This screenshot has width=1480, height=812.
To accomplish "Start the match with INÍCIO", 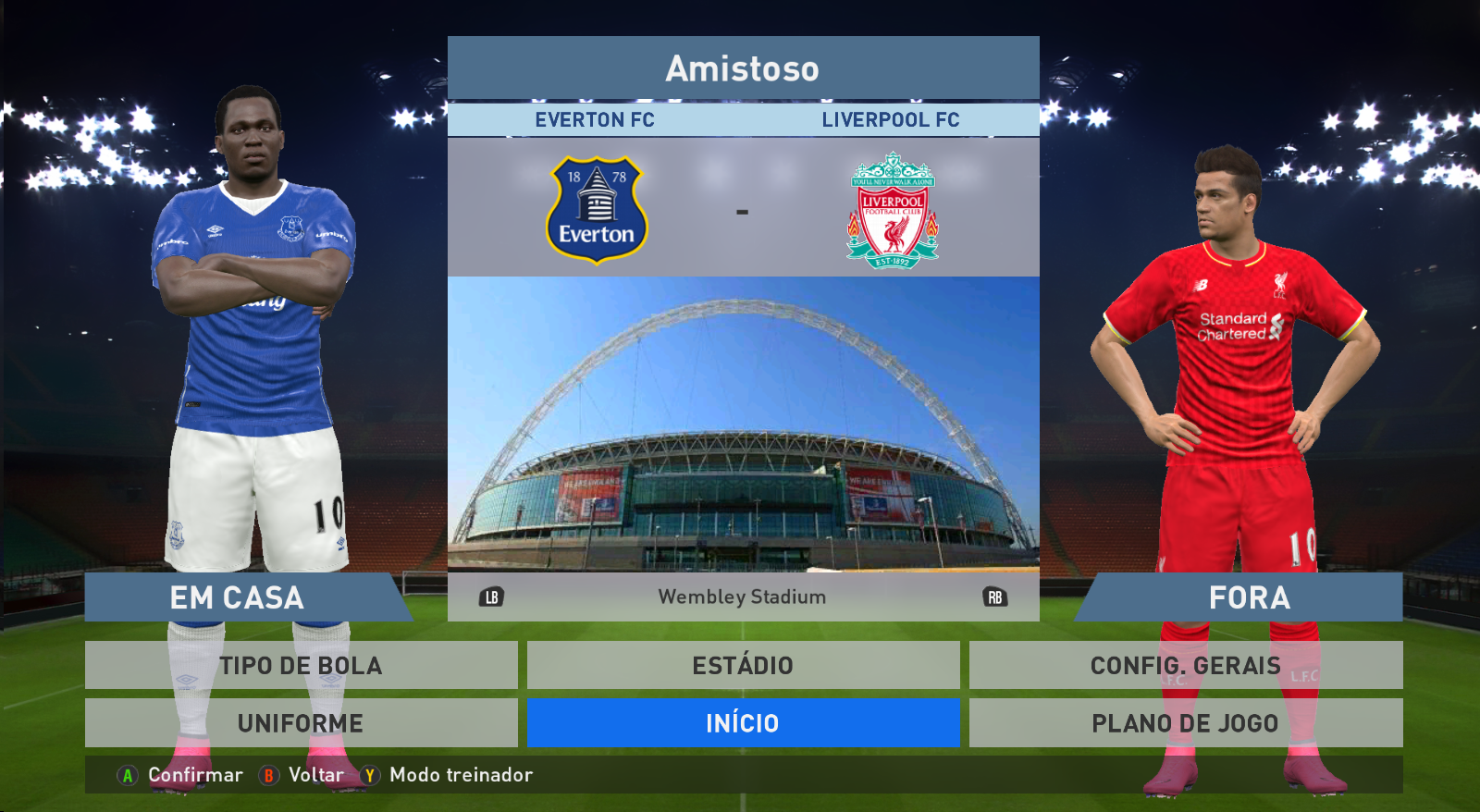I will point(743,722).
